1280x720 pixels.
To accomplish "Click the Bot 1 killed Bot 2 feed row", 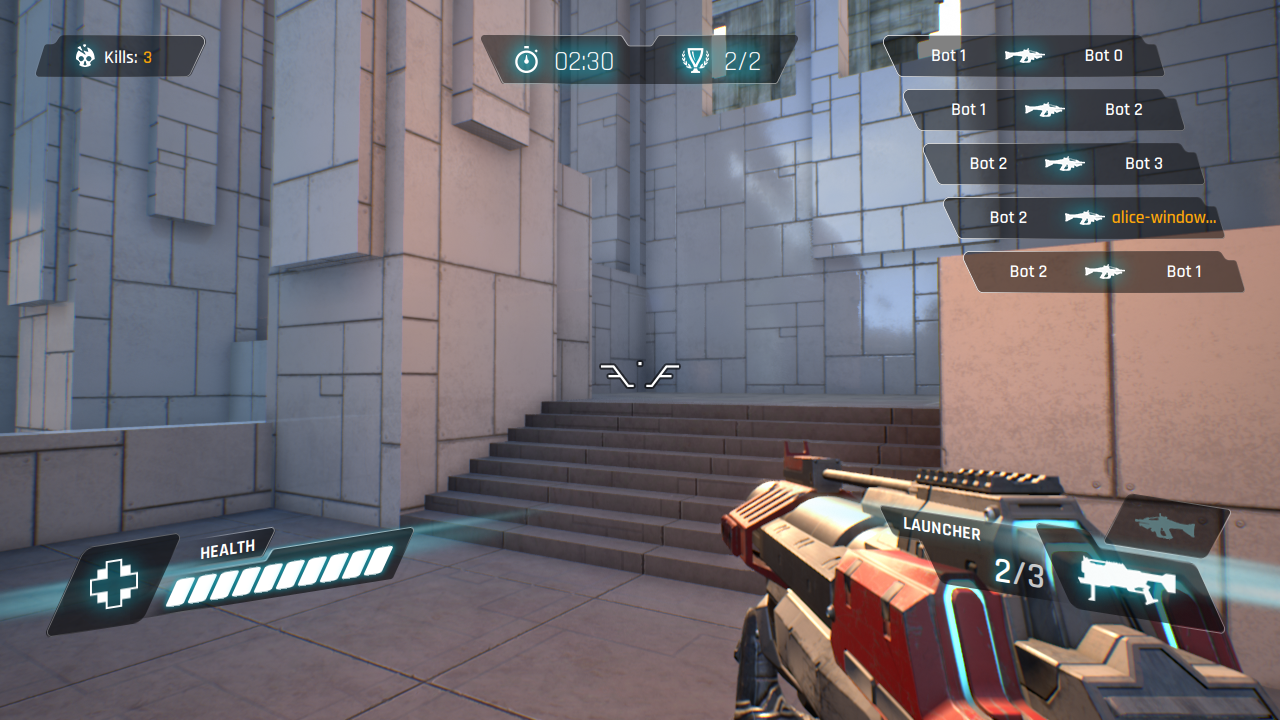I will tap(1044, 110).
